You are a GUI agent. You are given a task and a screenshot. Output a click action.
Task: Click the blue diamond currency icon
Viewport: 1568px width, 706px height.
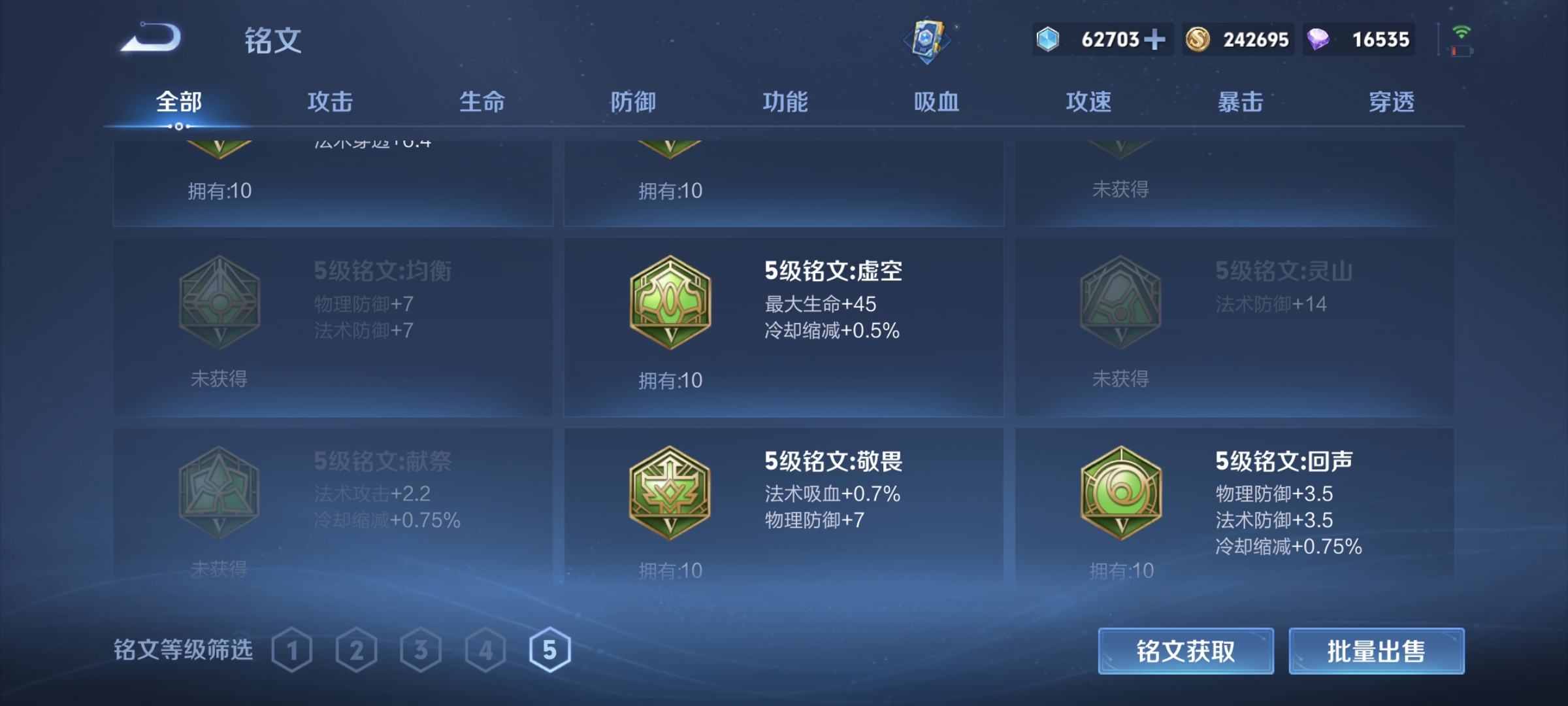(1049, 39)
